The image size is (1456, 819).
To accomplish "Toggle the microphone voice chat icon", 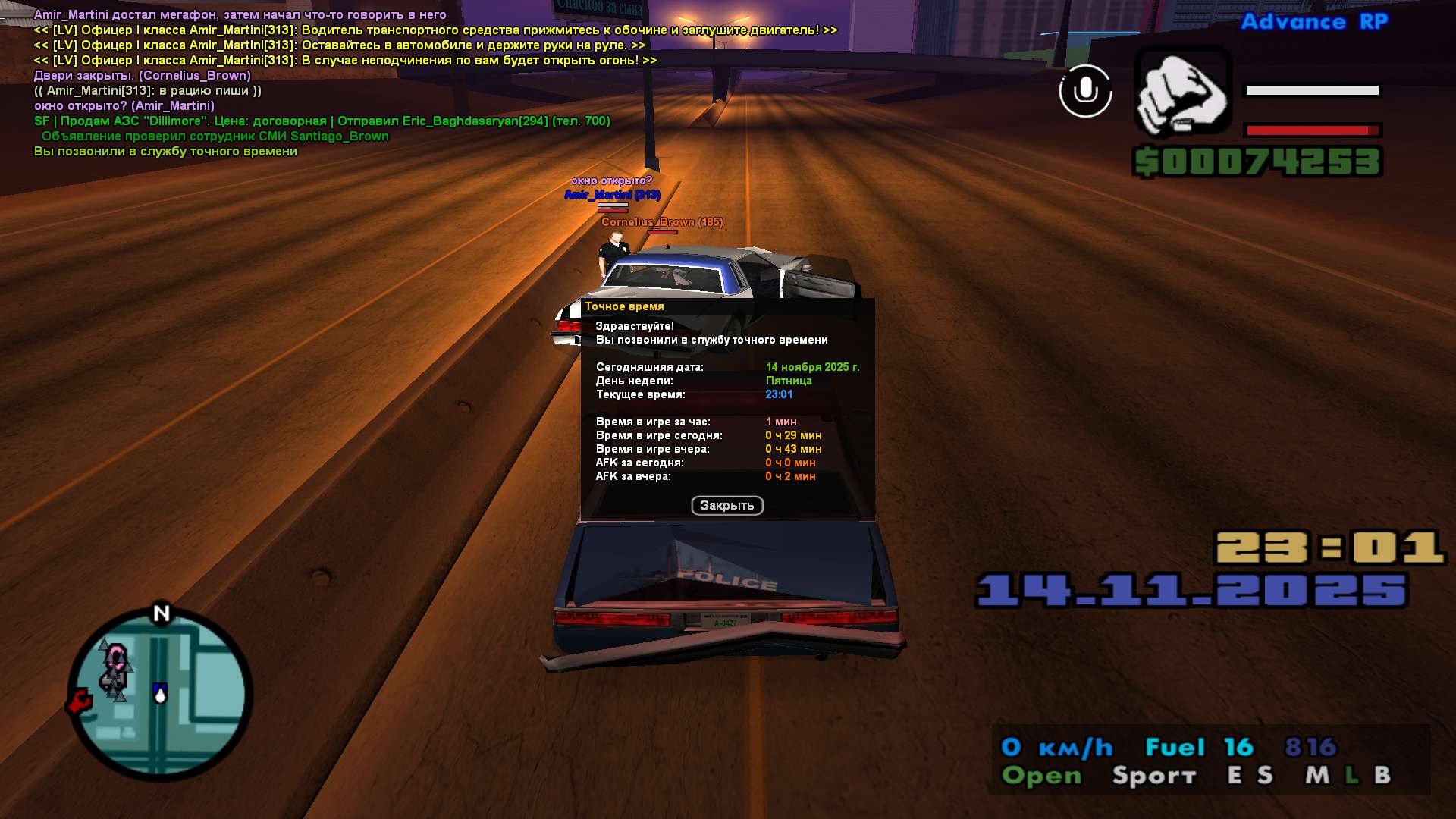I will point(1085,91).
